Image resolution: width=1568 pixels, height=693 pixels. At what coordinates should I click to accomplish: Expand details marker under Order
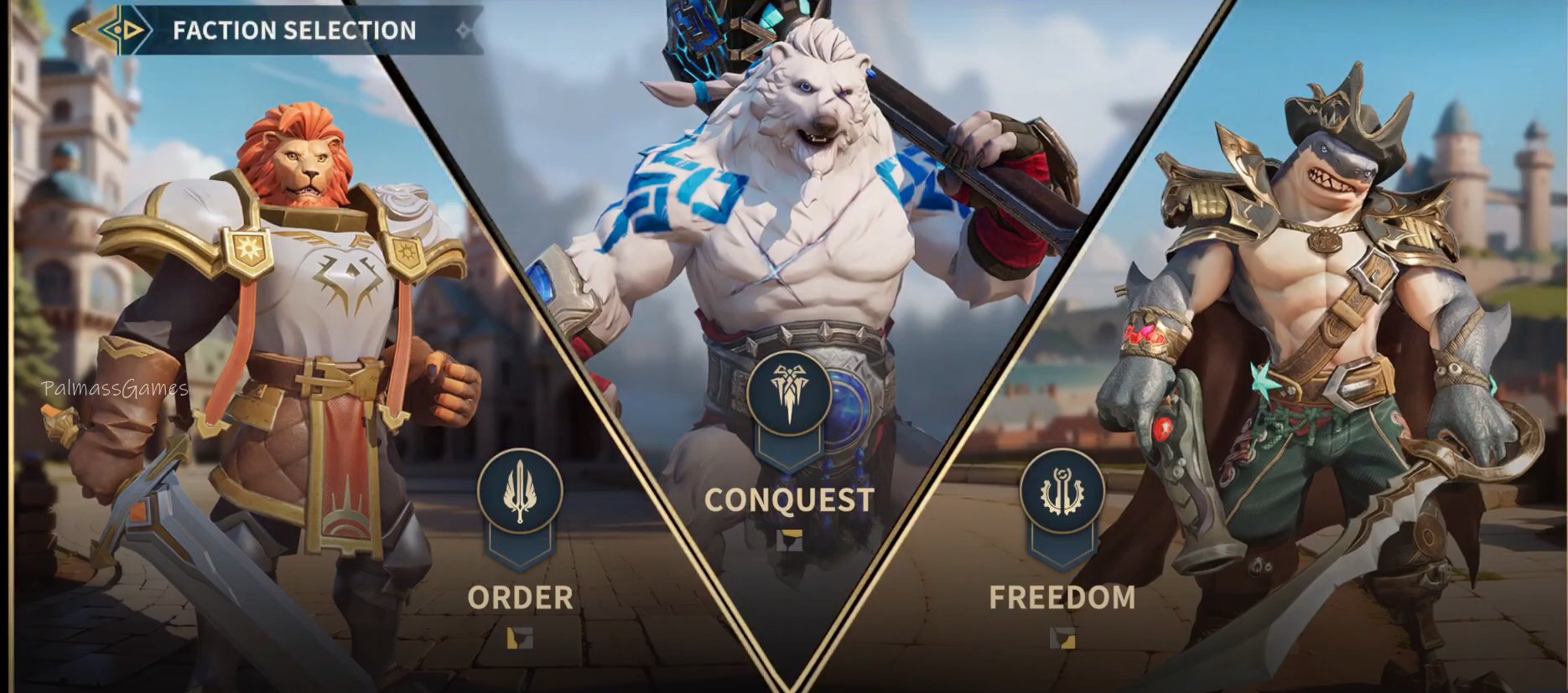point(520,639)
